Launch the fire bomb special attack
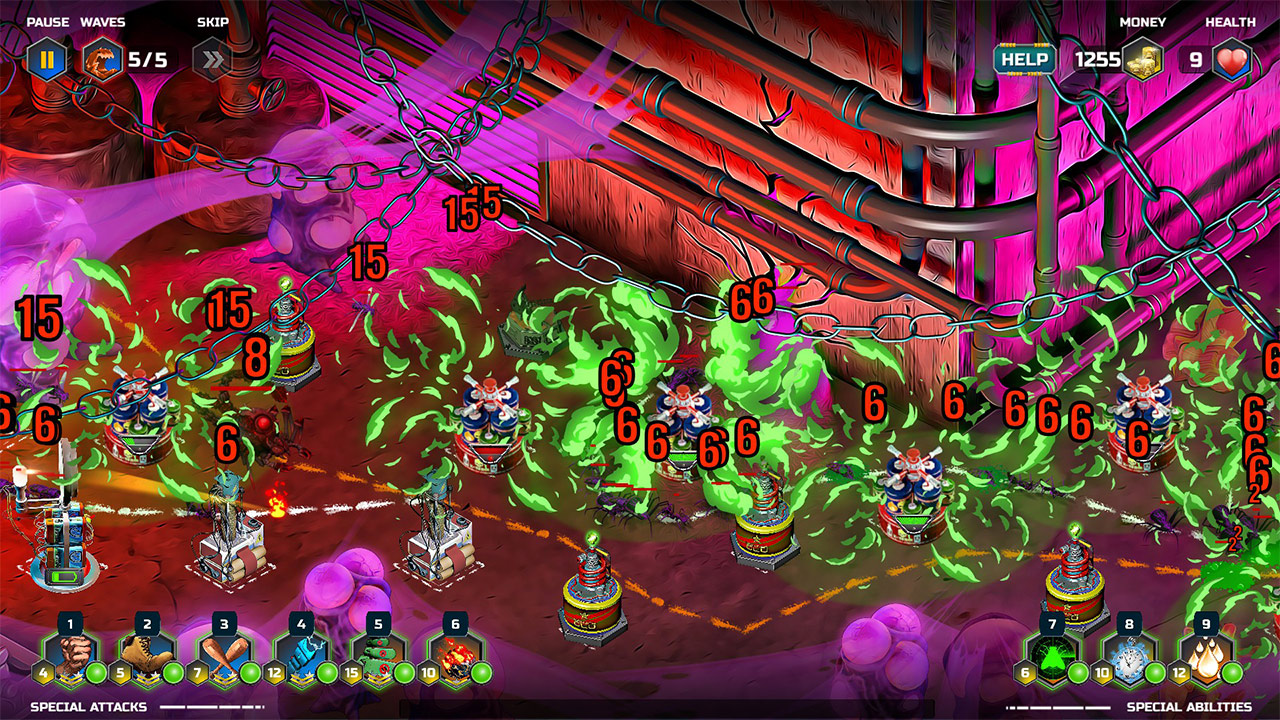 (454, 655)
